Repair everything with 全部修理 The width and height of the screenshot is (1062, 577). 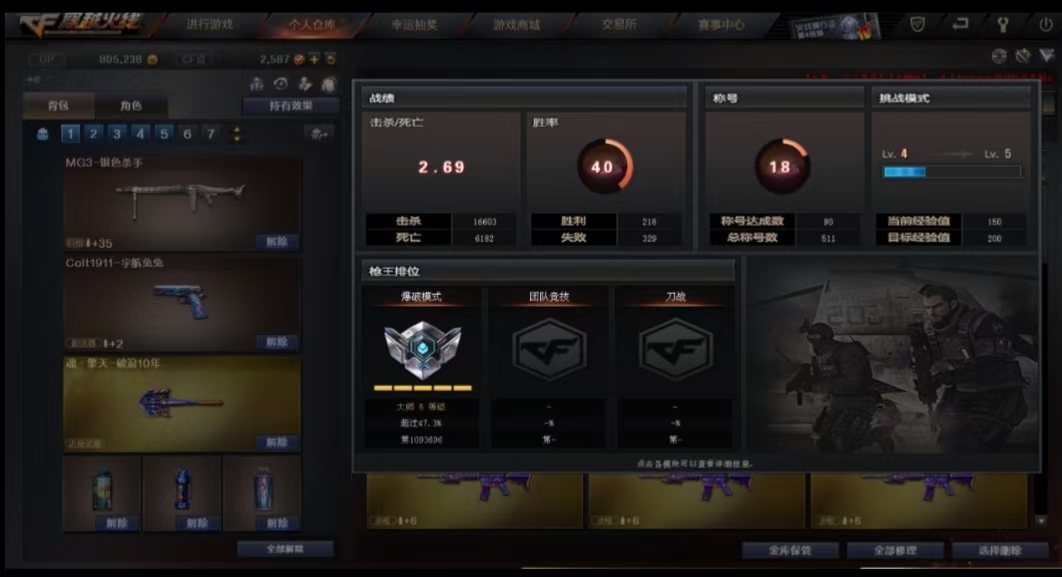(x=895, y=550)
